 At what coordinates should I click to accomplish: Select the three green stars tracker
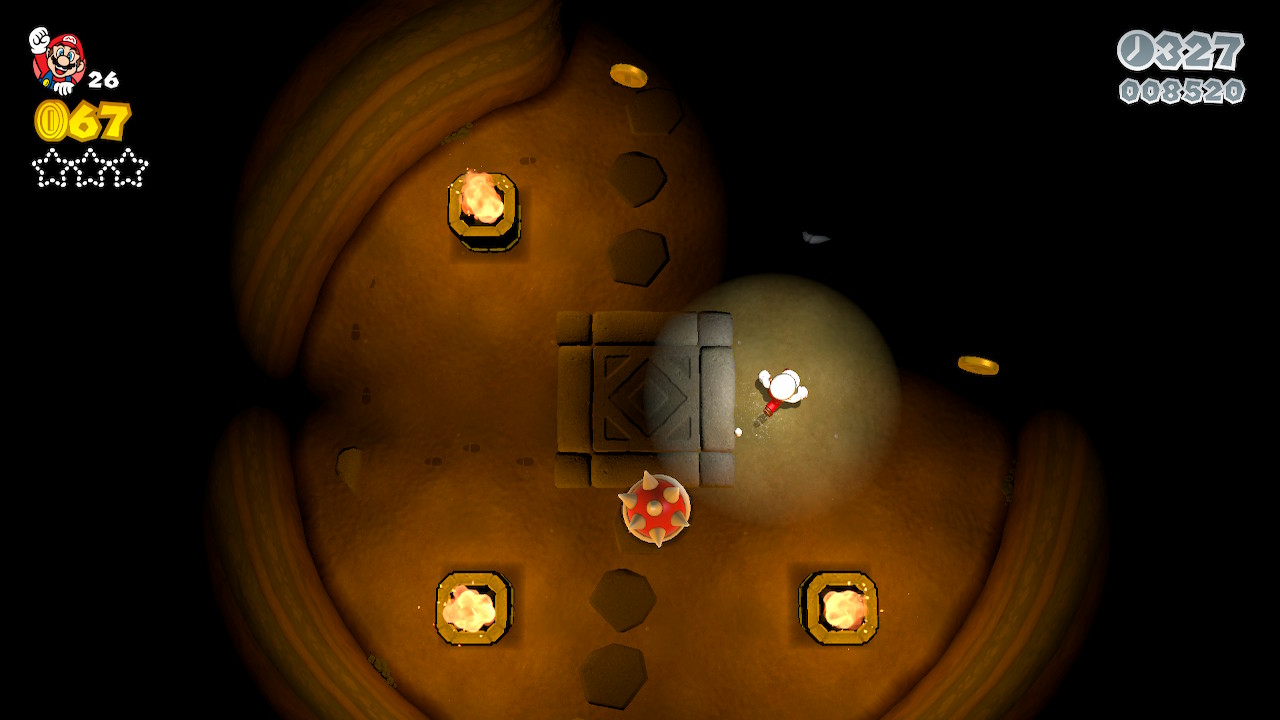pyautogui.click(x=90, y=168)
